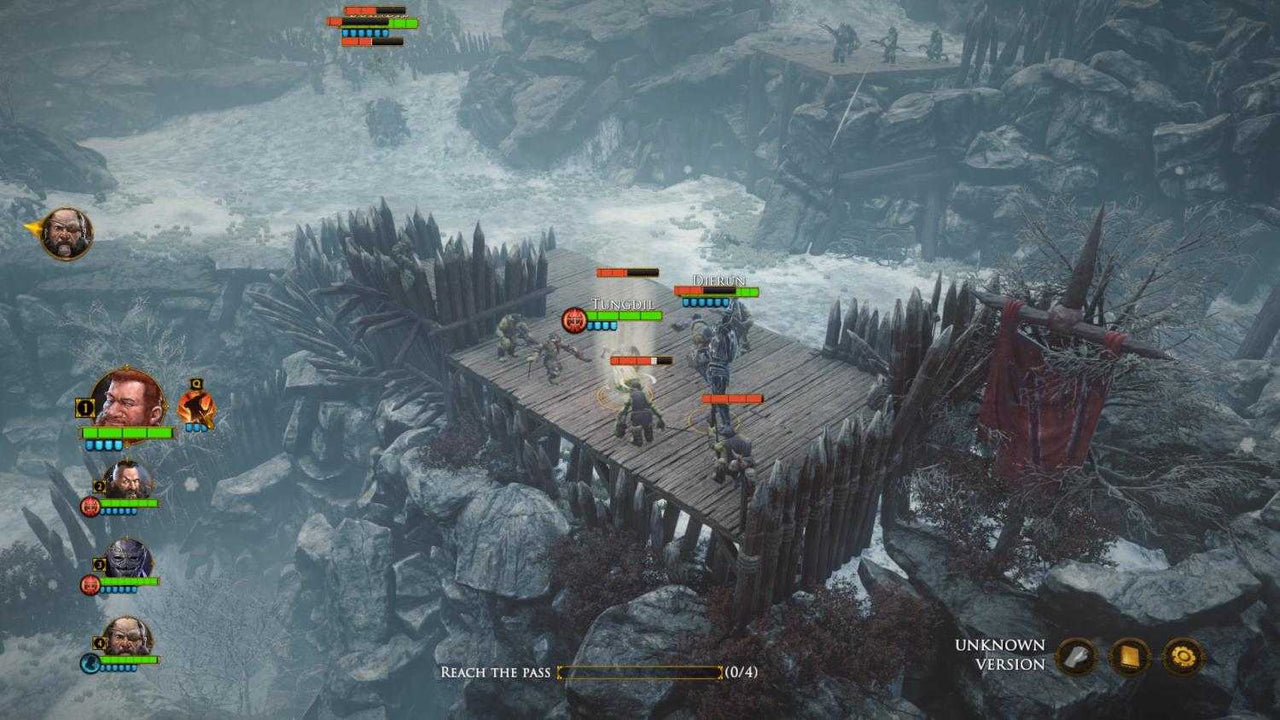The image size is (1280, 720).
Task: Click the blue ability icon beside fourth hero
Action: pos(89,664)
